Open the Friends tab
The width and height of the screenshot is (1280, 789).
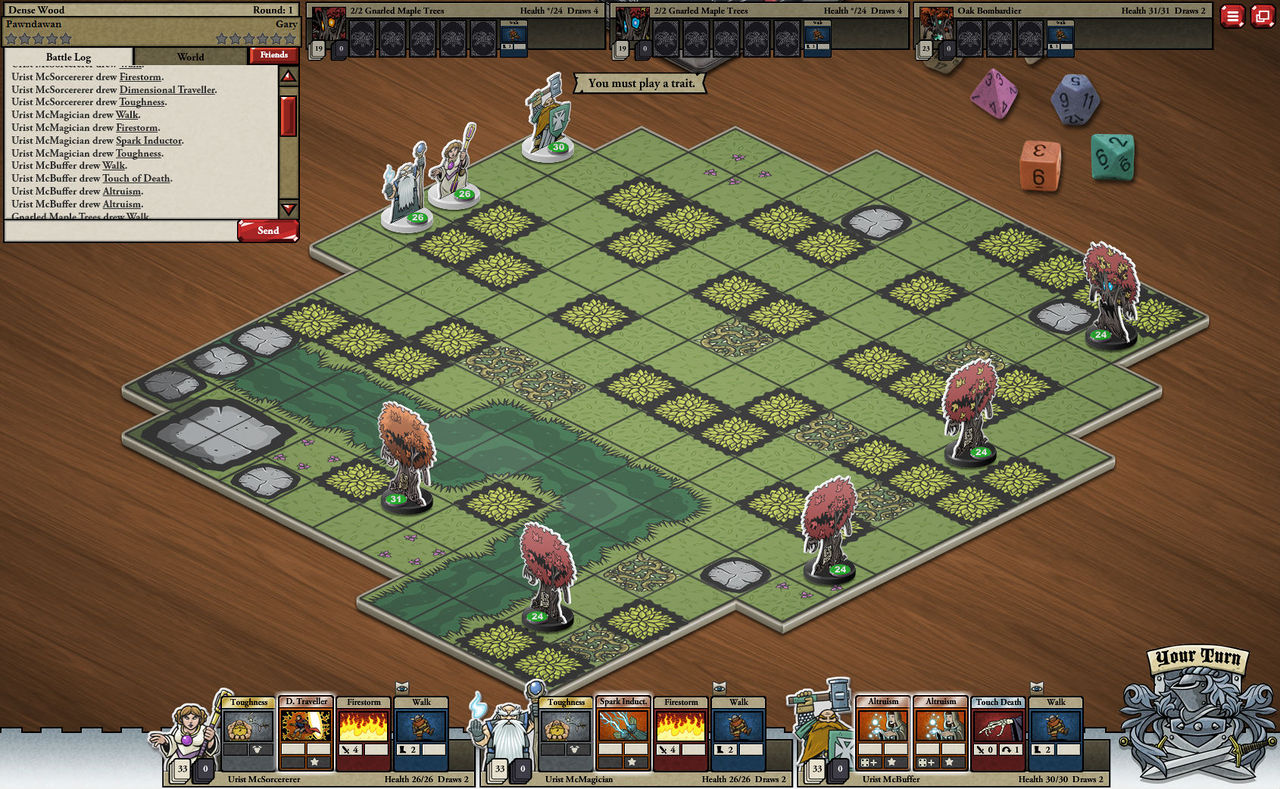(274, 55)
